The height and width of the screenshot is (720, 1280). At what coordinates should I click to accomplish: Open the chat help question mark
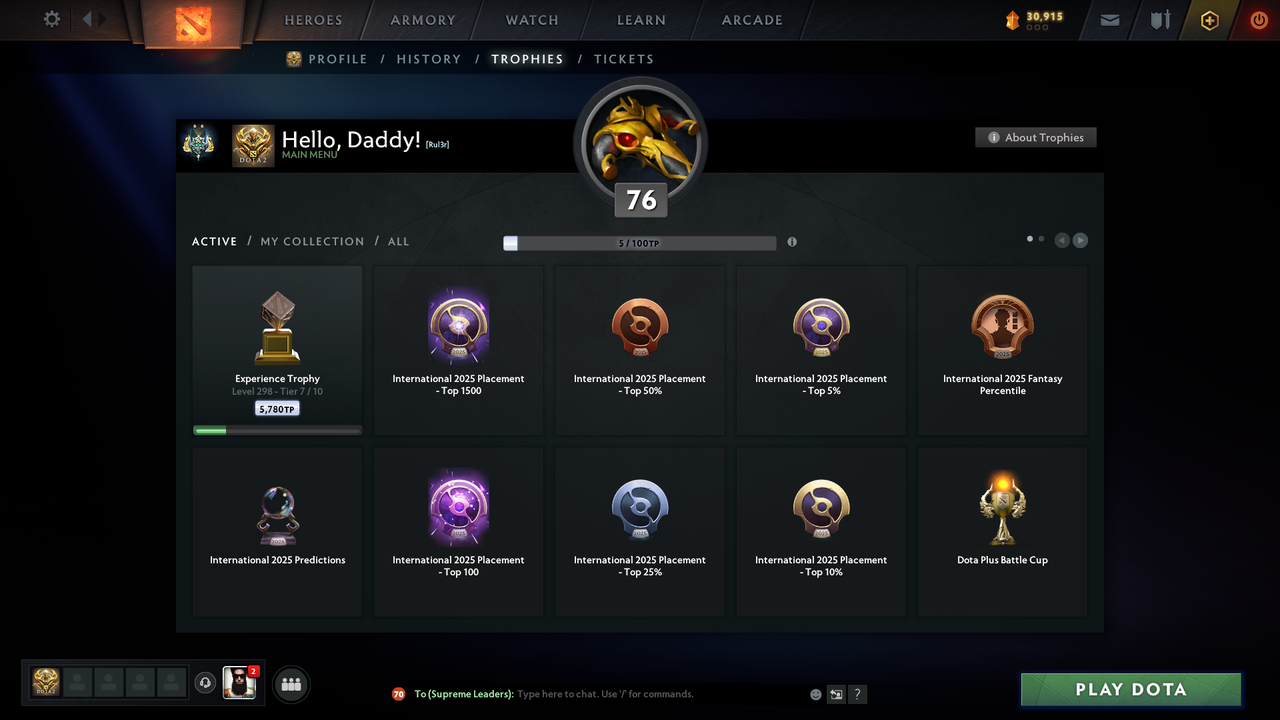point(857,693)
